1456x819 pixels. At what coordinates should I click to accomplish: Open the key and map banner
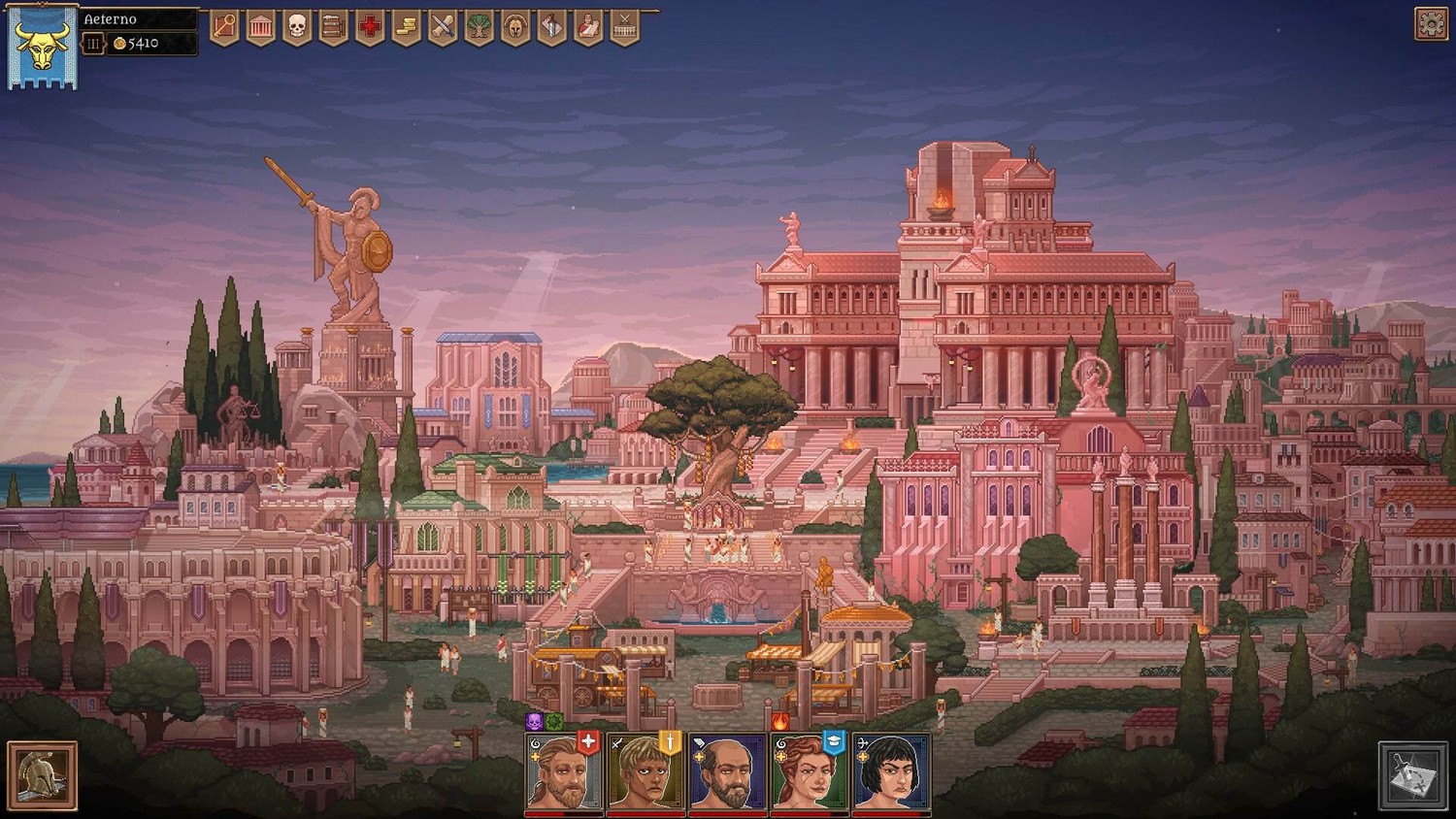coord(224,27)
